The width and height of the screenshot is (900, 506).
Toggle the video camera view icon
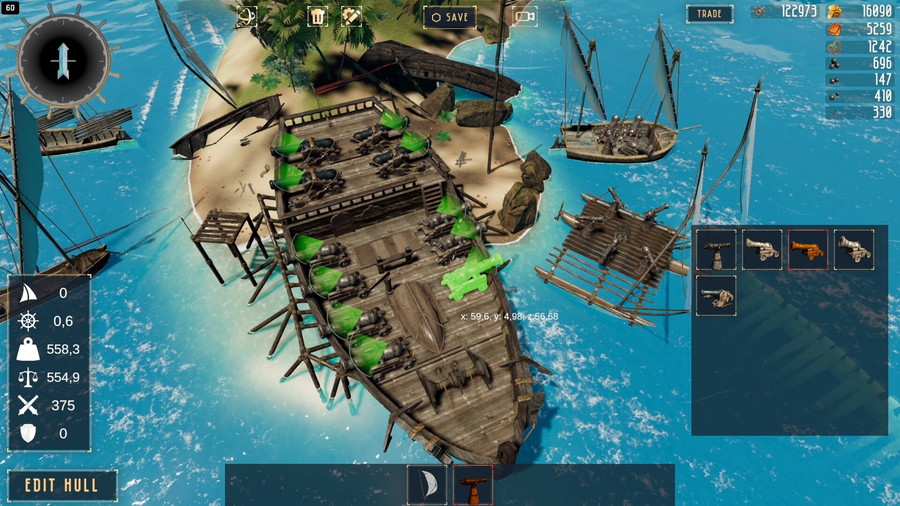524,16
